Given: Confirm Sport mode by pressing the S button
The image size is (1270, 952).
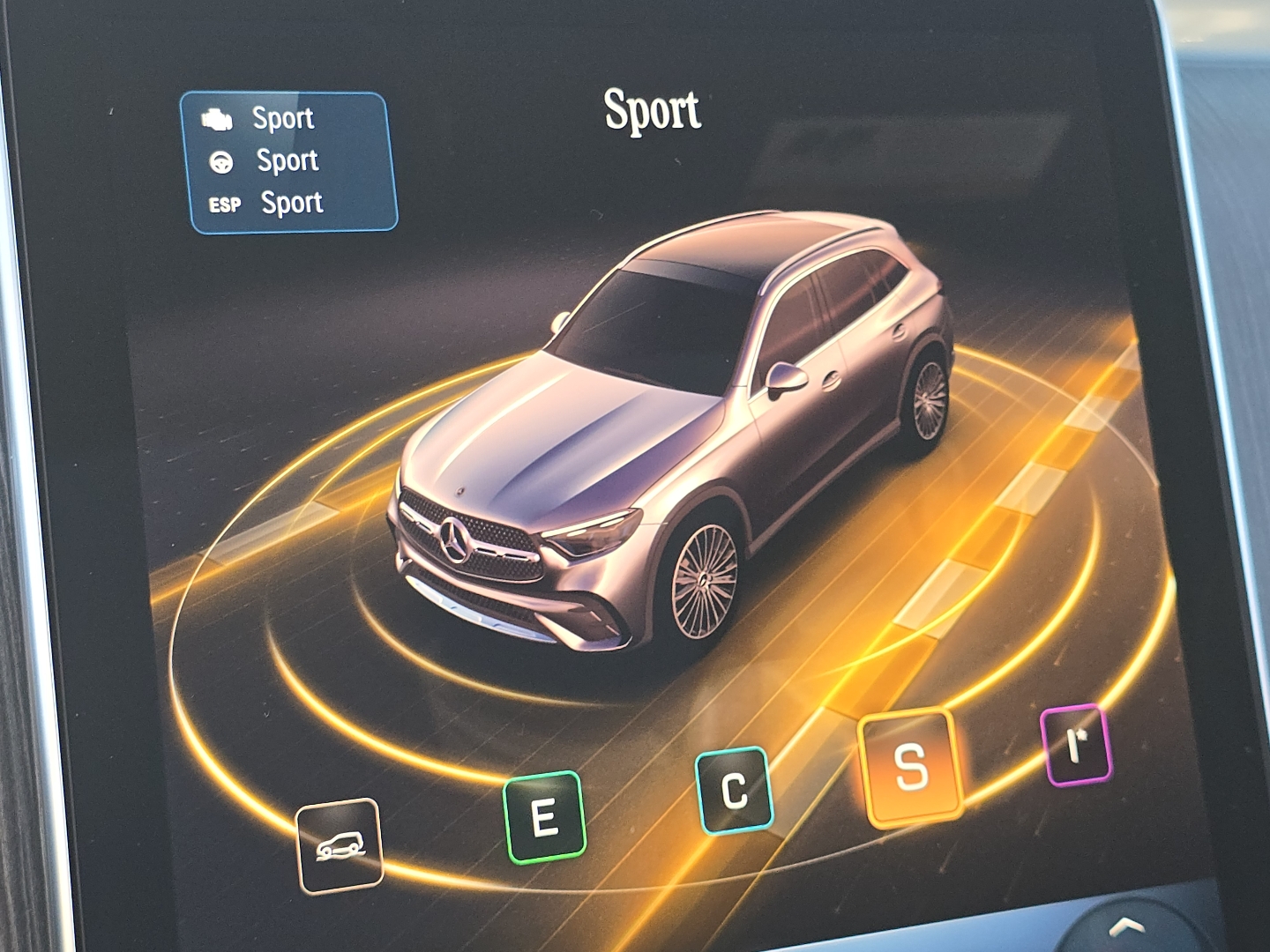Looking at the screenshot, I should tap(908, 766).
